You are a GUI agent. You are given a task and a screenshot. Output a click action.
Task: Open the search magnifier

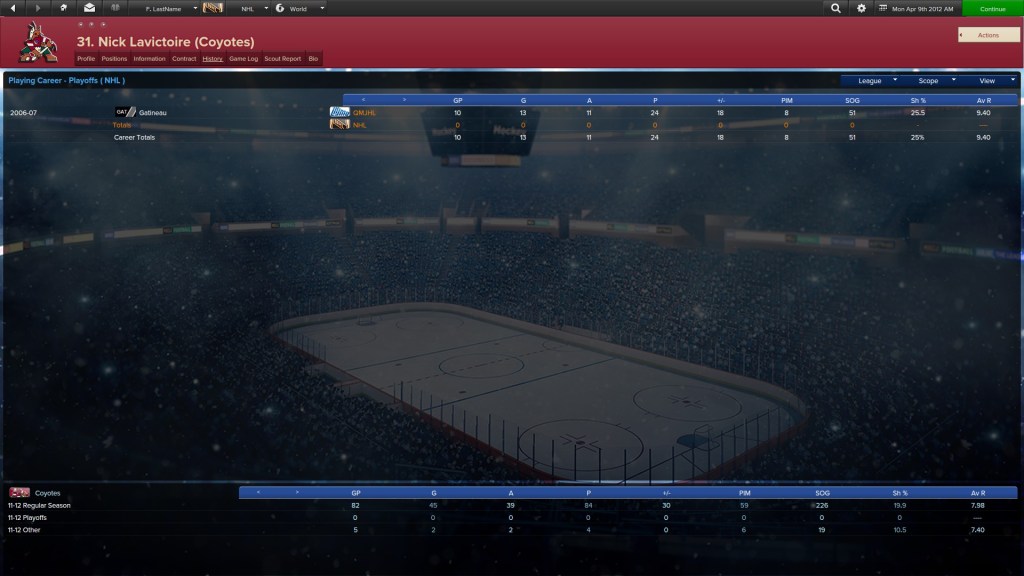[836, 8]
